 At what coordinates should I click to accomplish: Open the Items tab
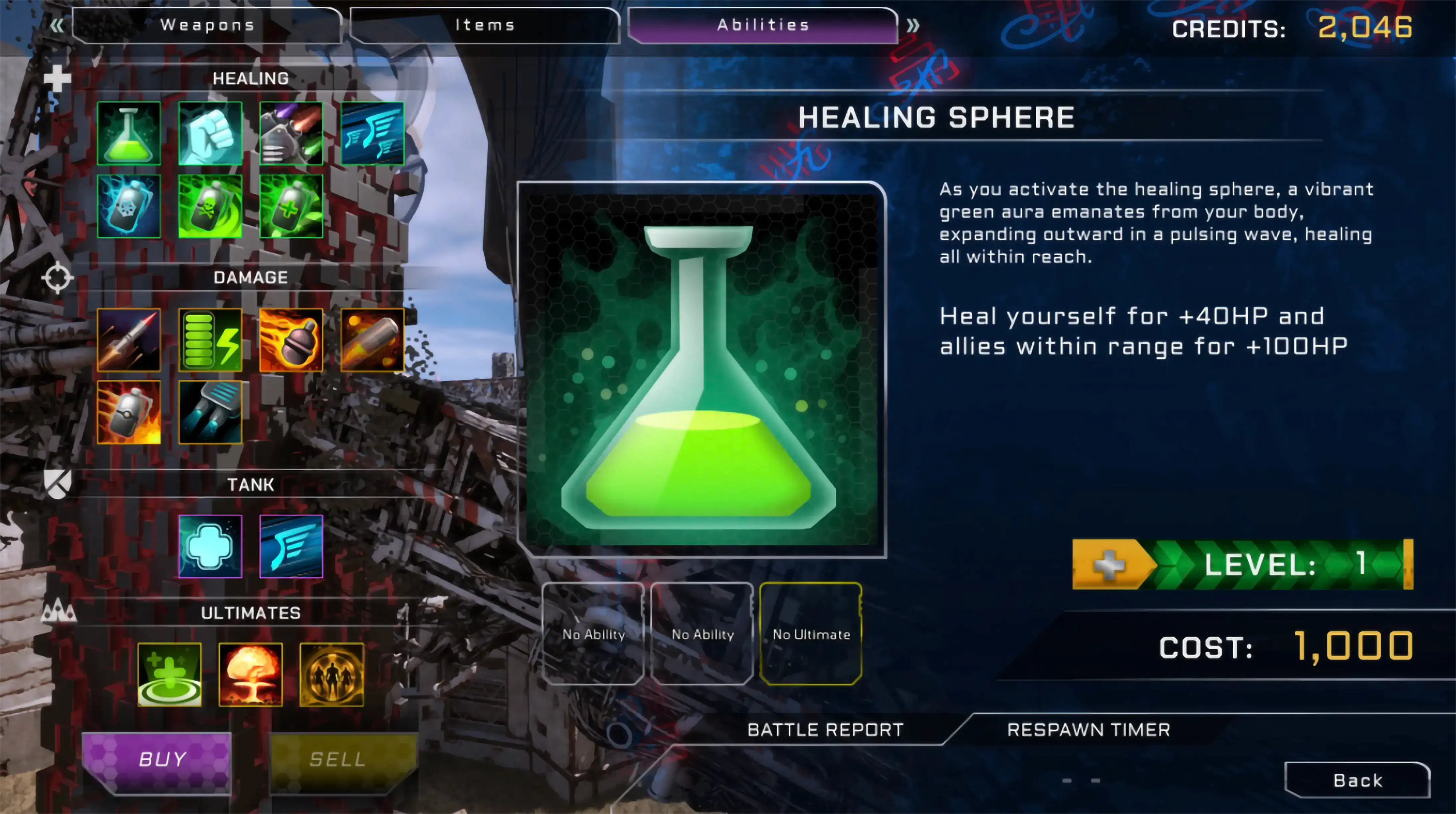click(x=485, y=25)
